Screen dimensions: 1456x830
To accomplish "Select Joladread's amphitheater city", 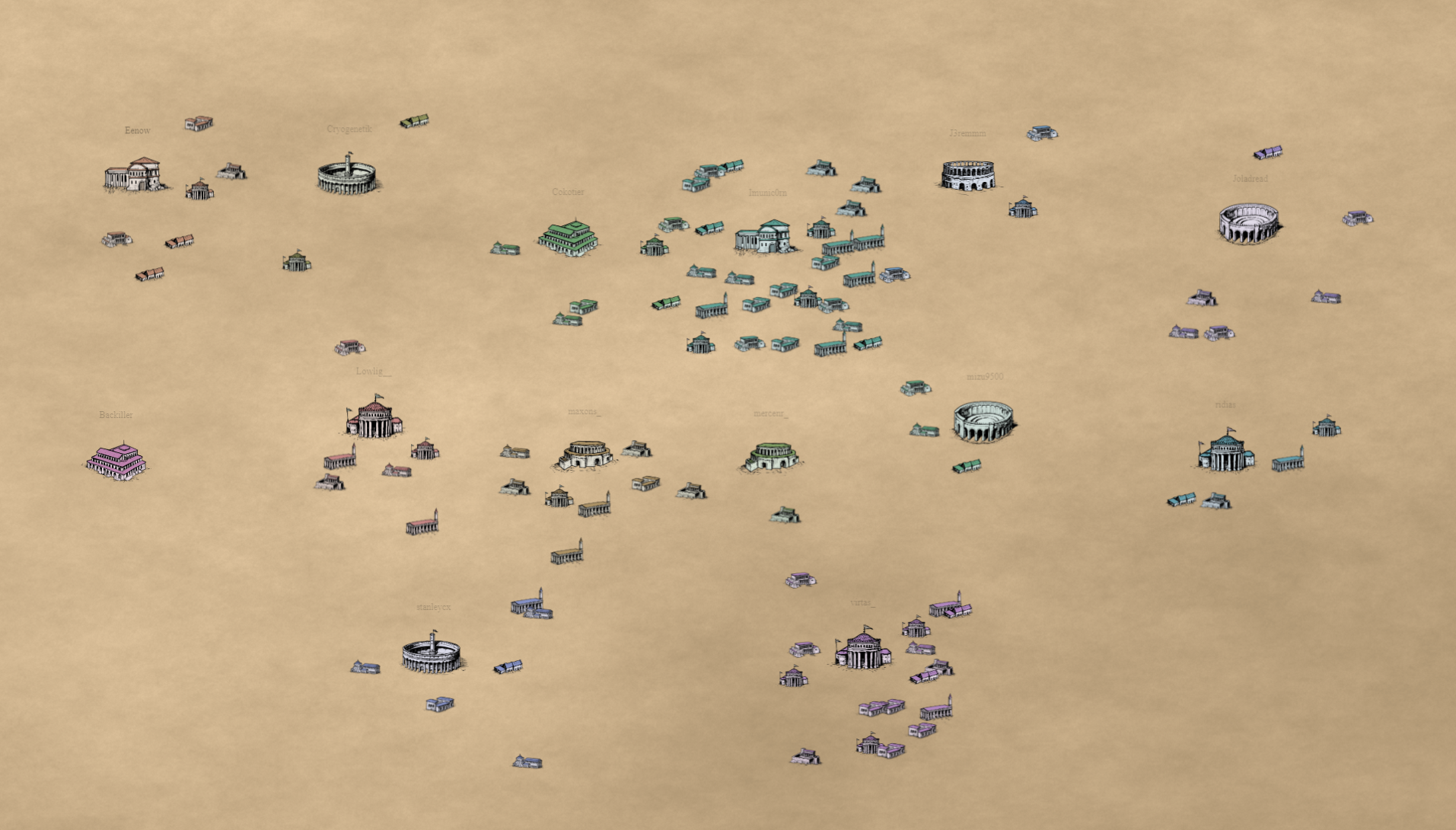I will click(1249, 222).
